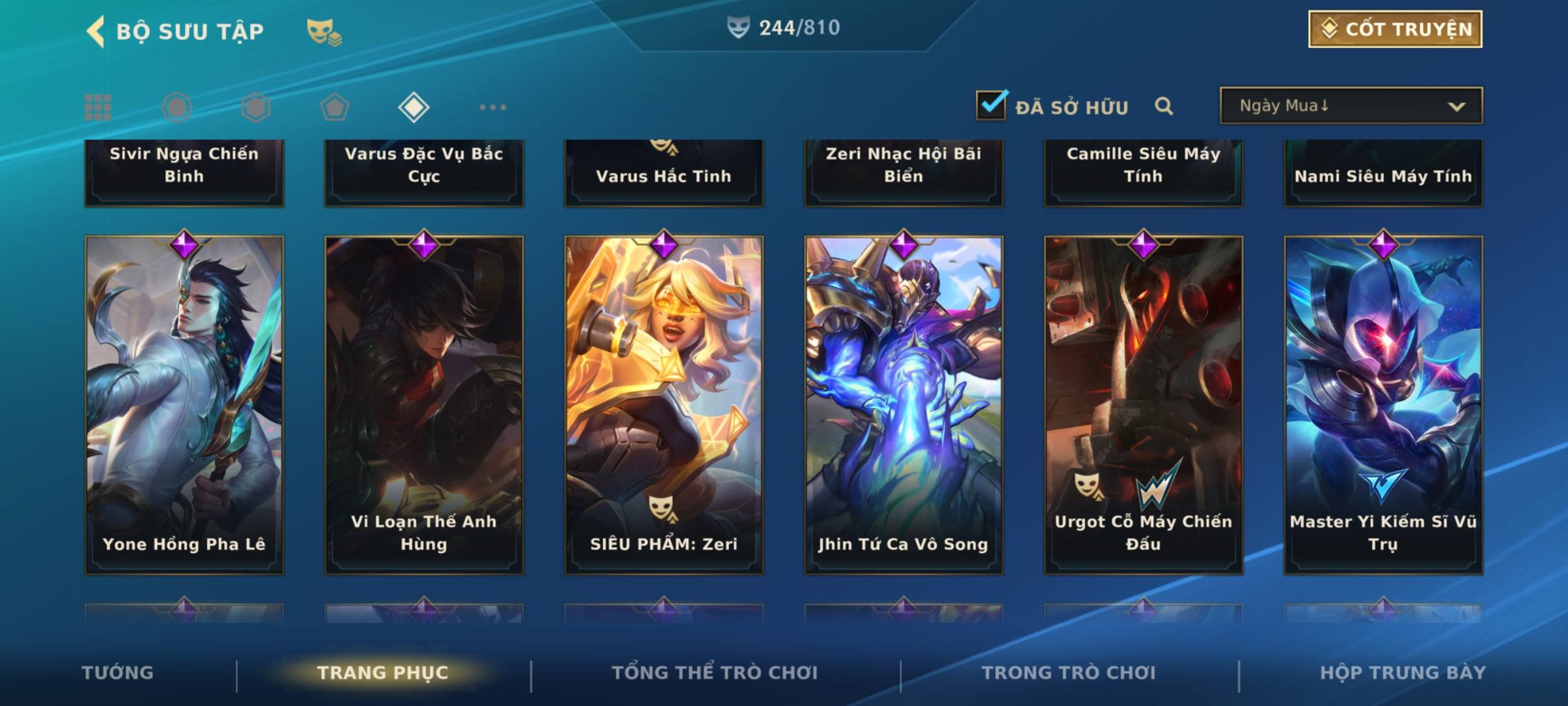Select the all-skins grid filter icon
This screenshot has width=1568, height=706.
coord(98,107)
